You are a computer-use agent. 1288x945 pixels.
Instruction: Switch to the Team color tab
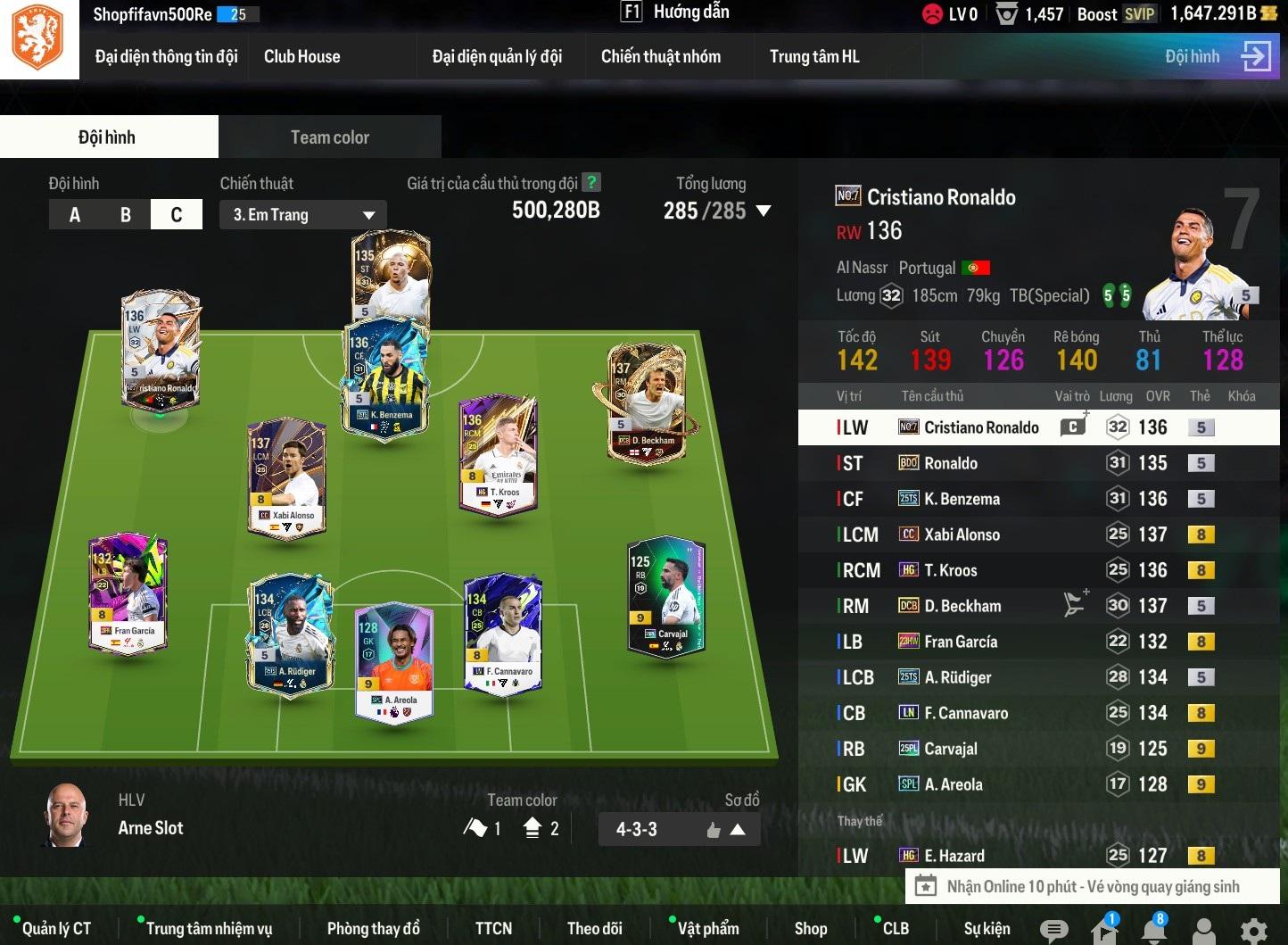pyautogui.click(x=329, y=137)
